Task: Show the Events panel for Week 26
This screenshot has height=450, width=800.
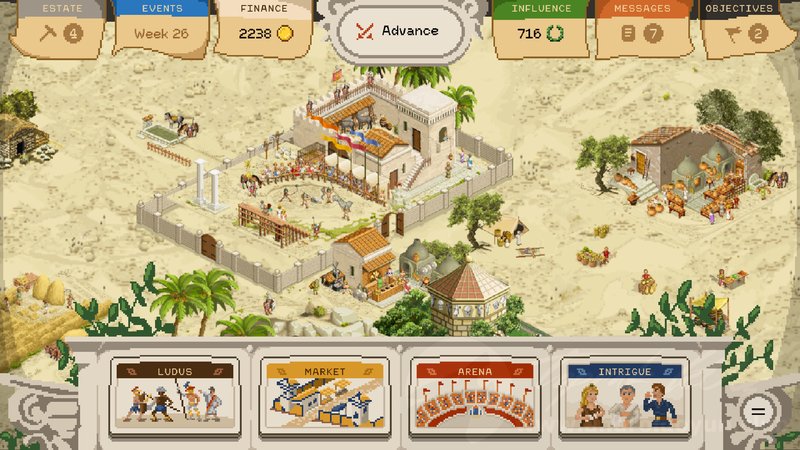Action: tap(161, 30)
